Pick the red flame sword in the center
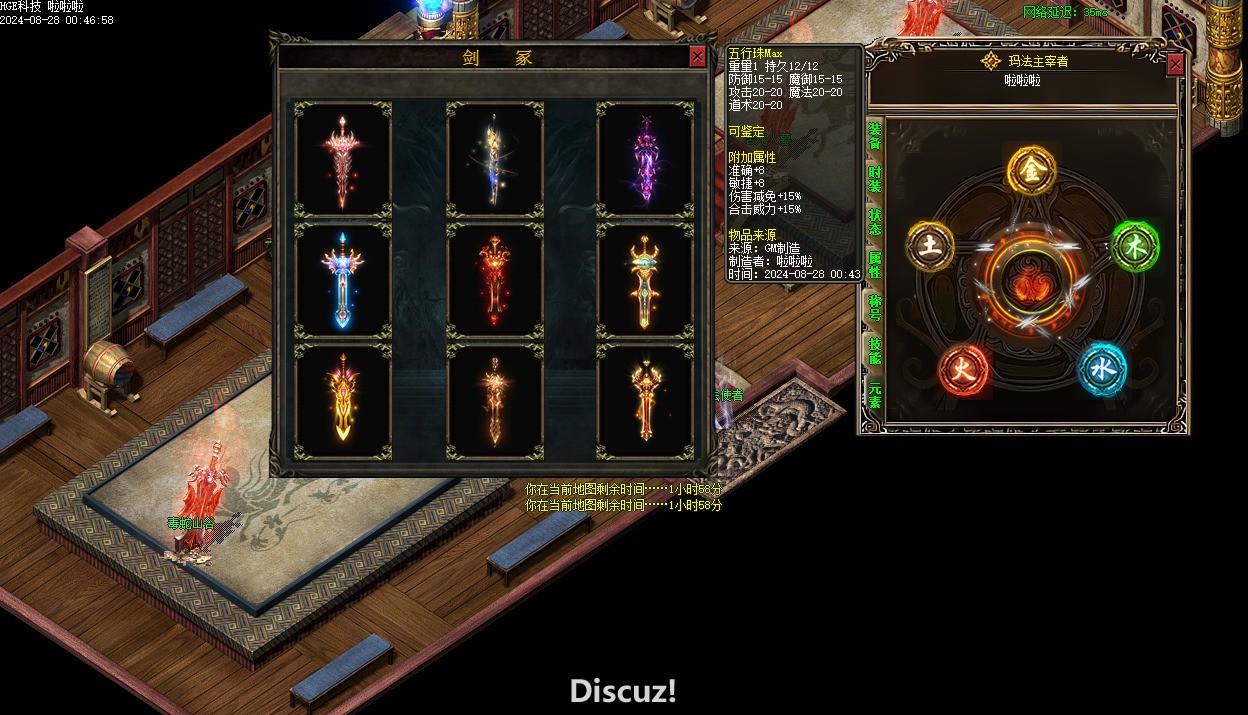Viewport: 1248px width, 715px height. tap(495, 280)
